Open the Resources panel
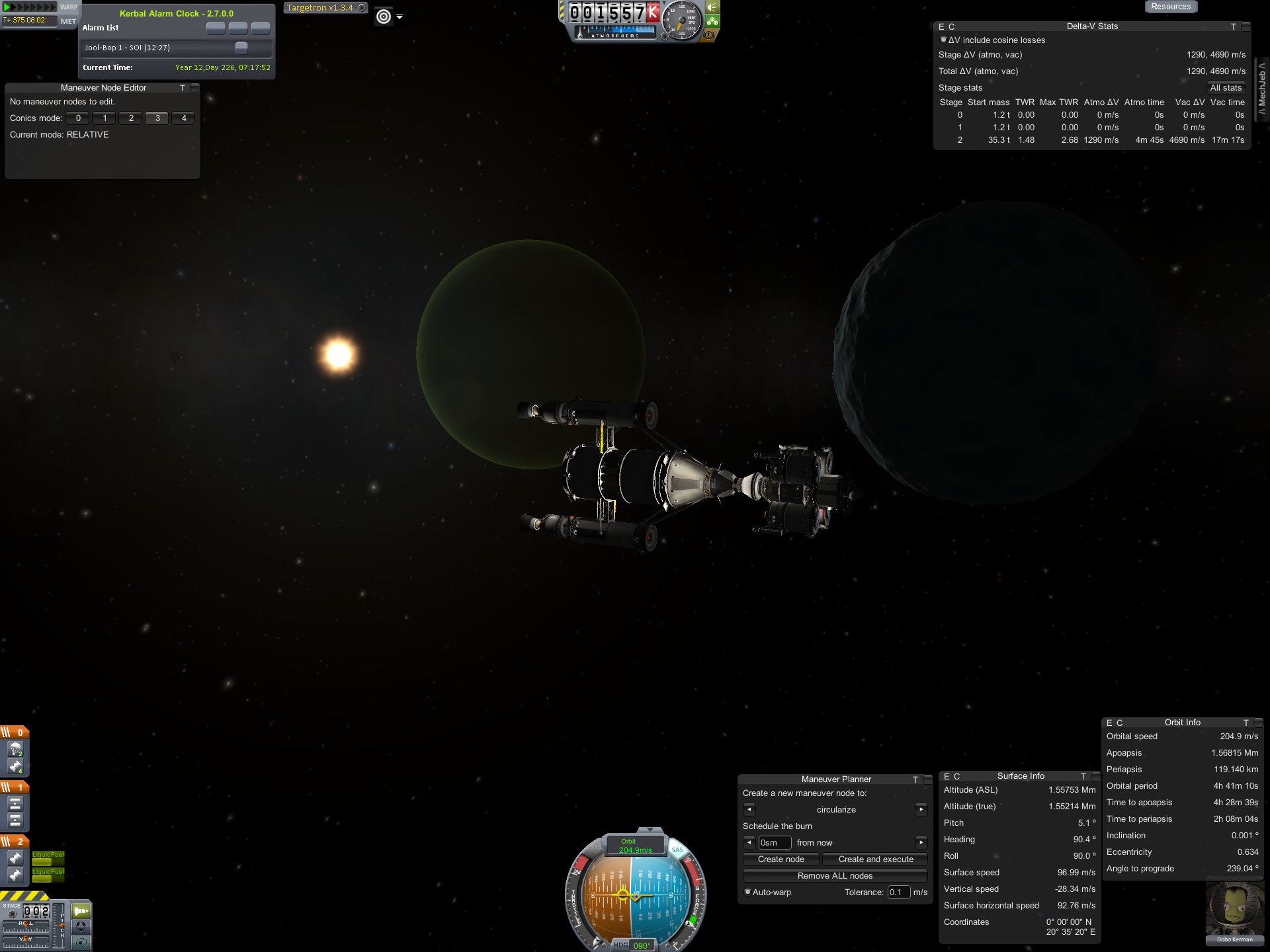 click(1170, 7)
